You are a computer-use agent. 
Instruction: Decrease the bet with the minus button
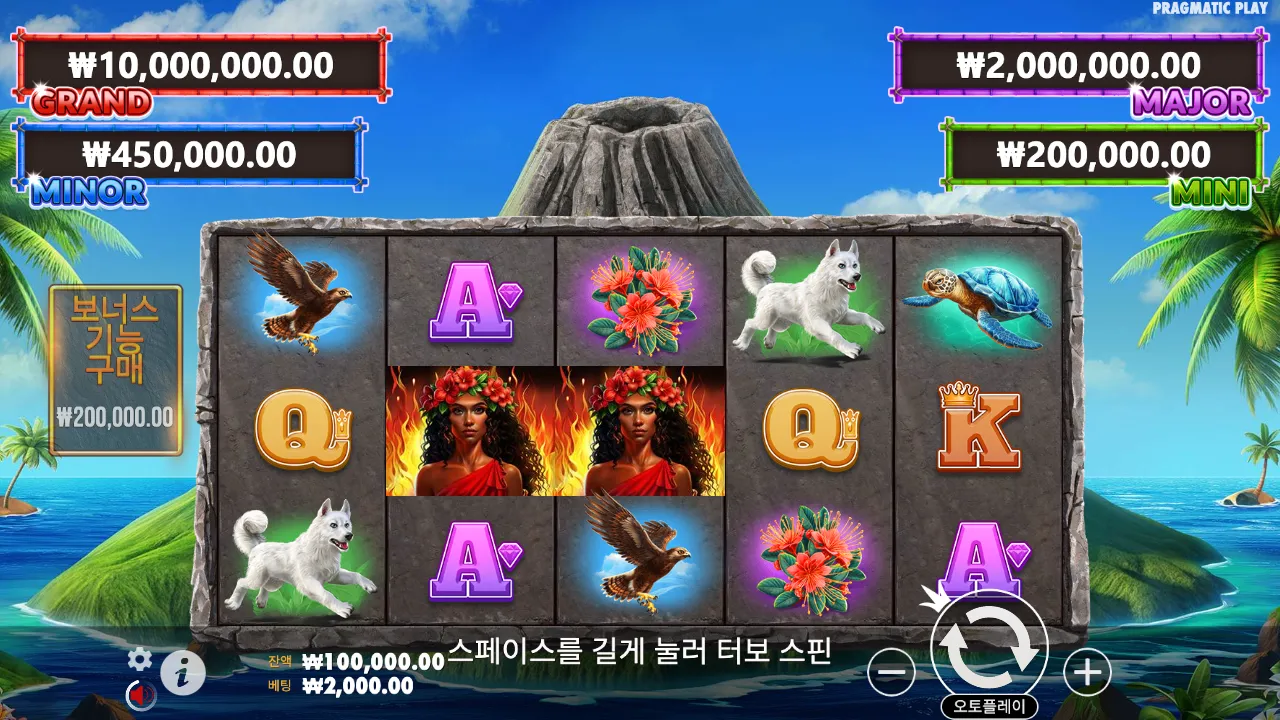[891, 672]
